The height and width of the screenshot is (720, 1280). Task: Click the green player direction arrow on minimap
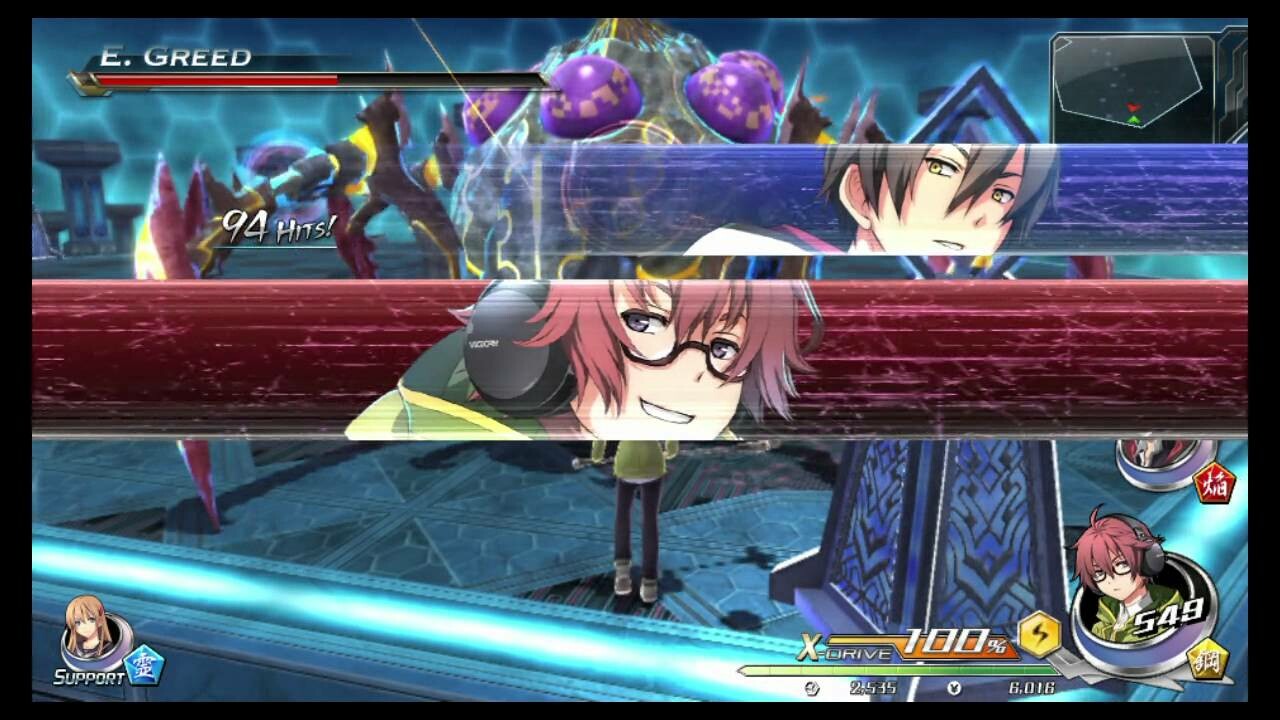tap(1133, 119)
